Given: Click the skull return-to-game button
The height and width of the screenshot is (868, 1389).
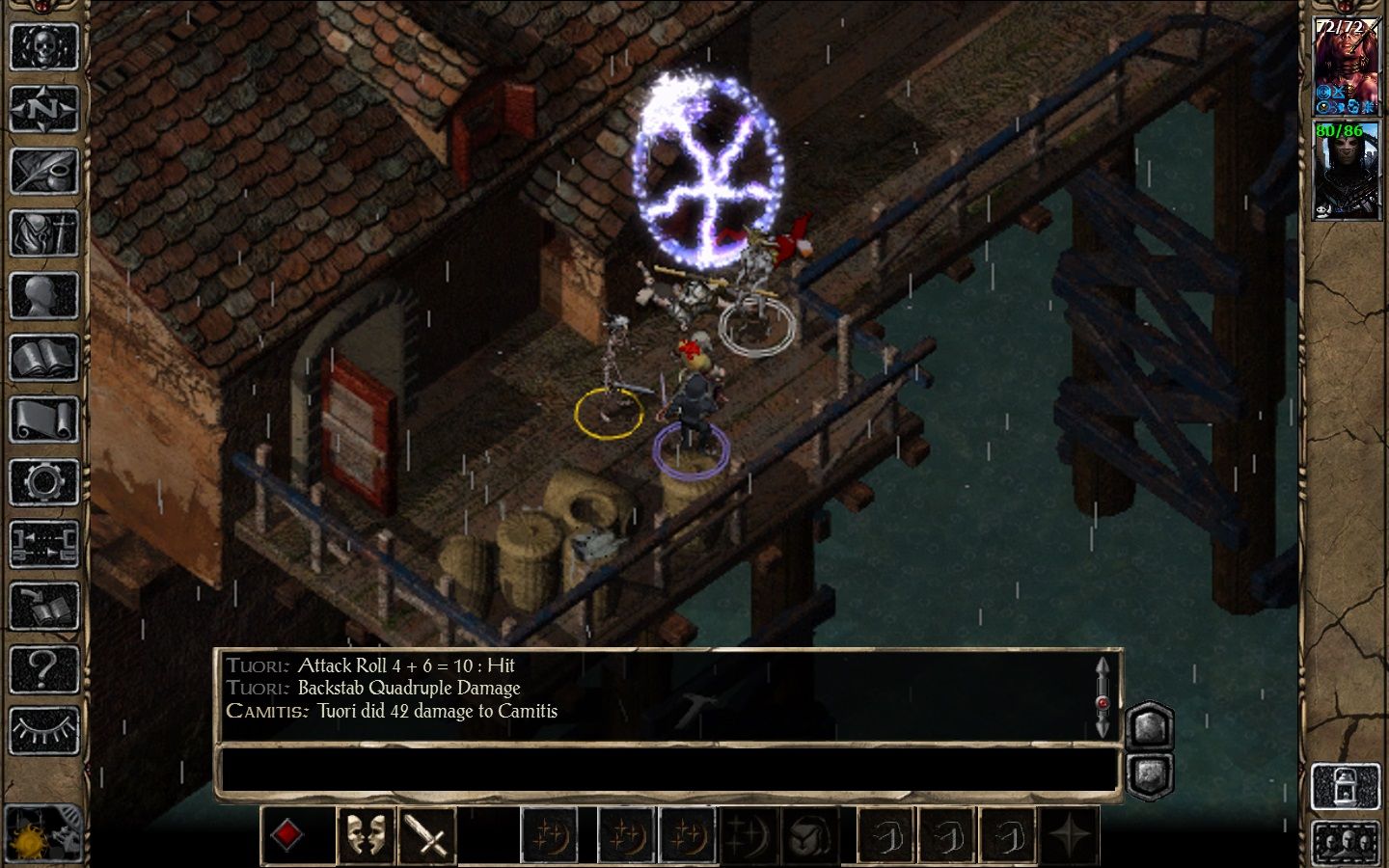Looking at the screenshot, I should click(x=43, y=45).
